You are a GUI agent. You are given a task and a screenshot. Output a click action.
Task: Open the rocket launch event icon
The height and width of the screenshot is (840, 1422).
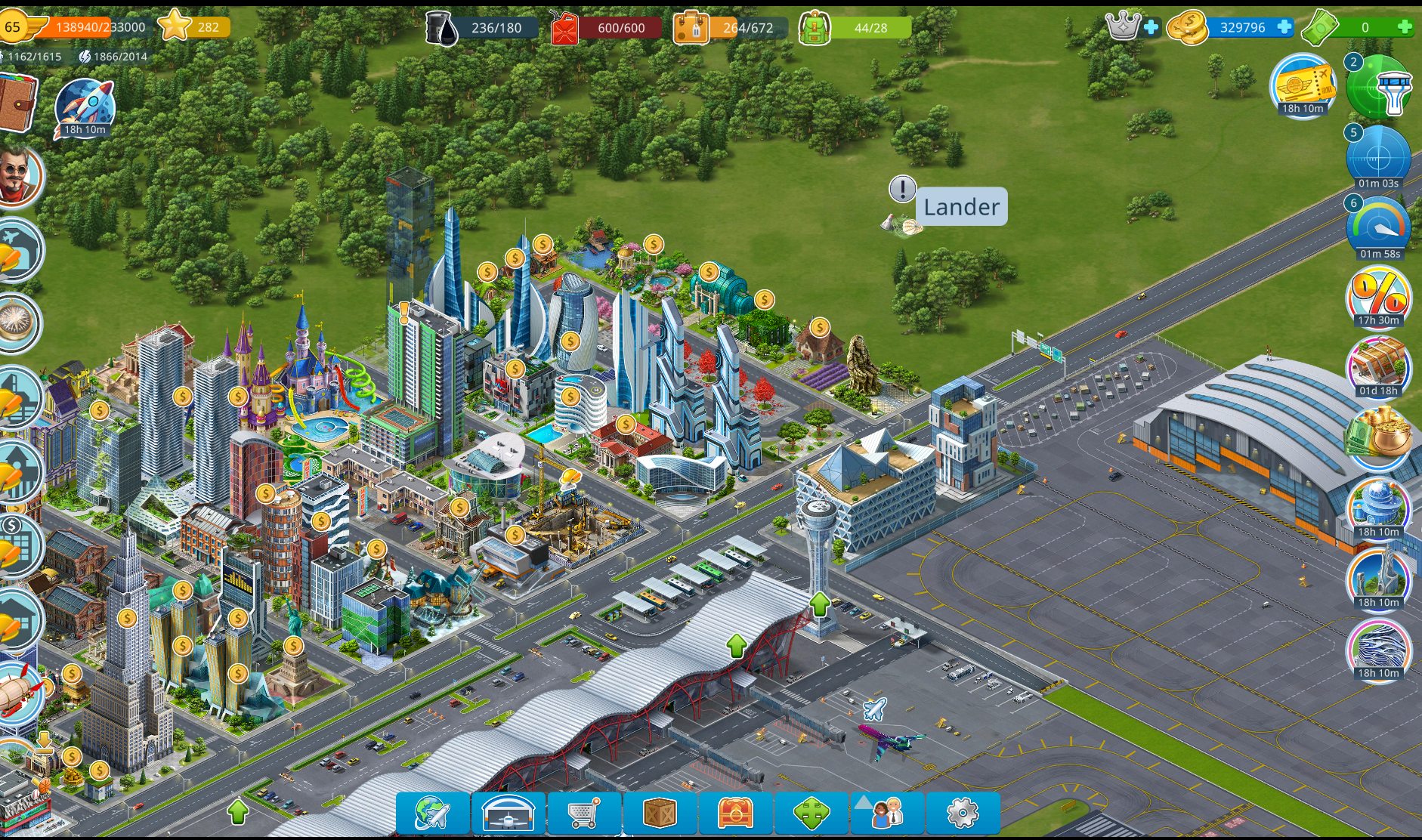point(85,107)
